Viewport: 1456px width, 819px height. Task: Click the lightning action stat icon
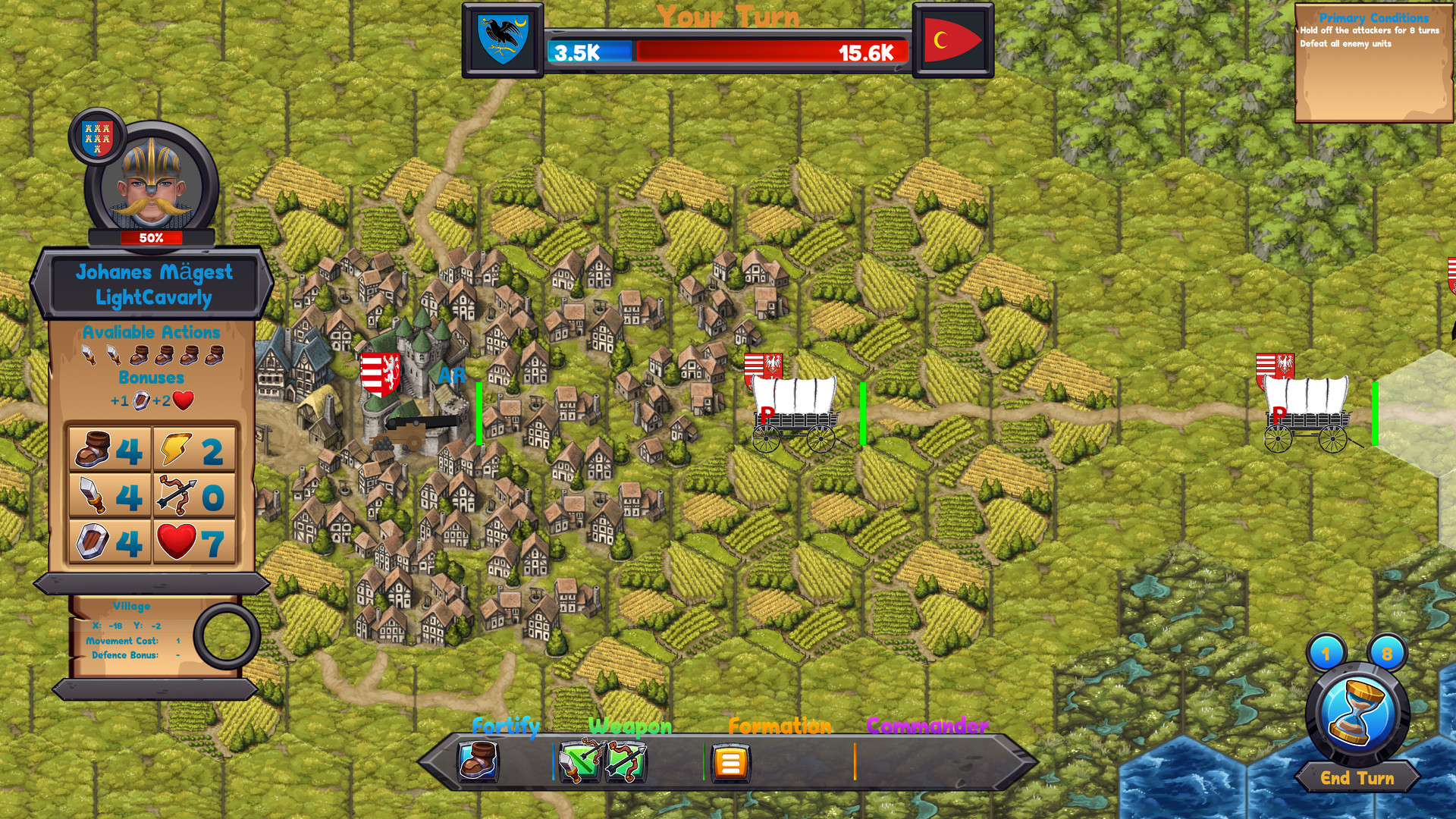175,449
